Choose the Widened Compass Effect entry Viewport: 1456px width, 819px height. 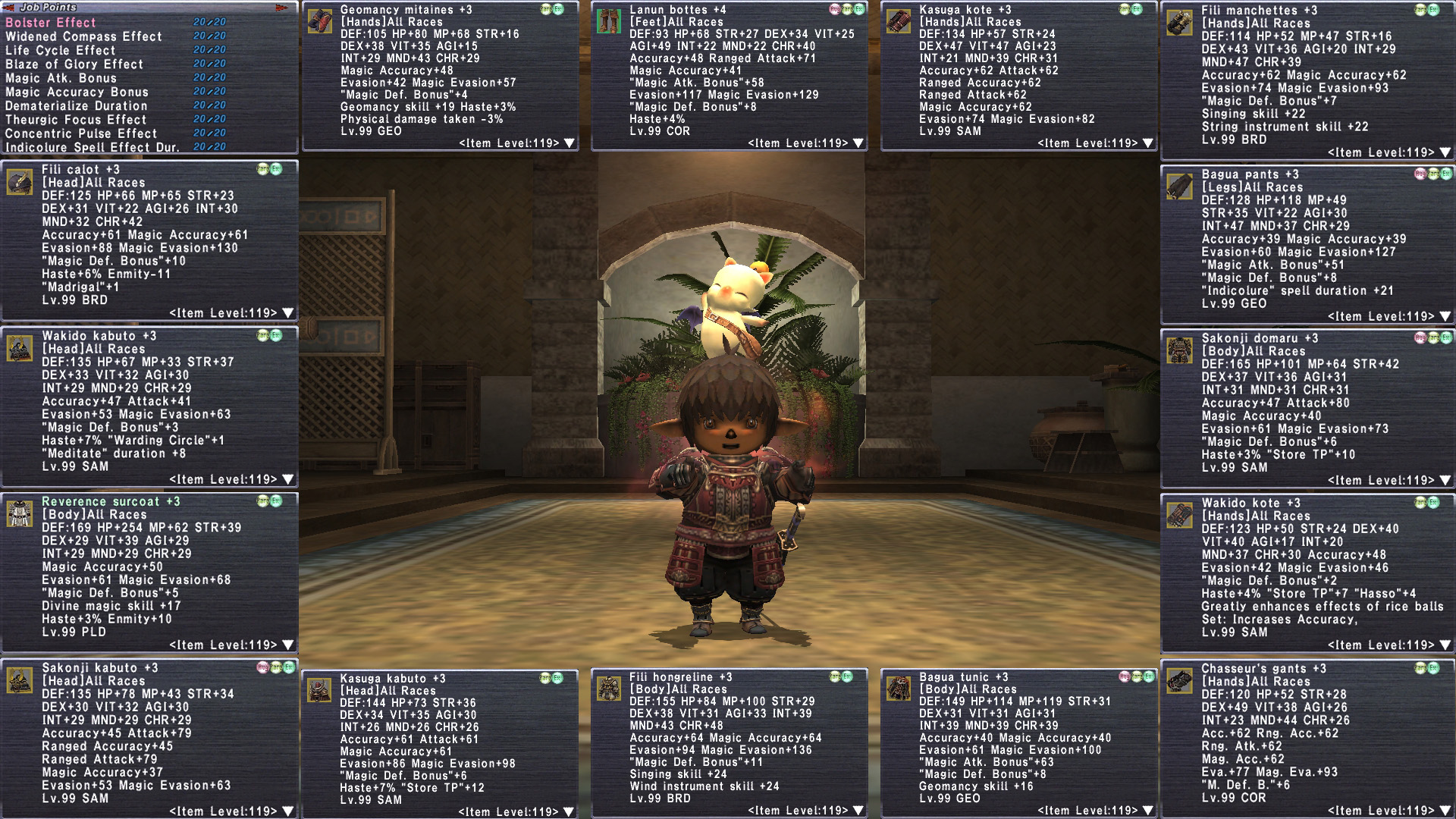[83, 36]
